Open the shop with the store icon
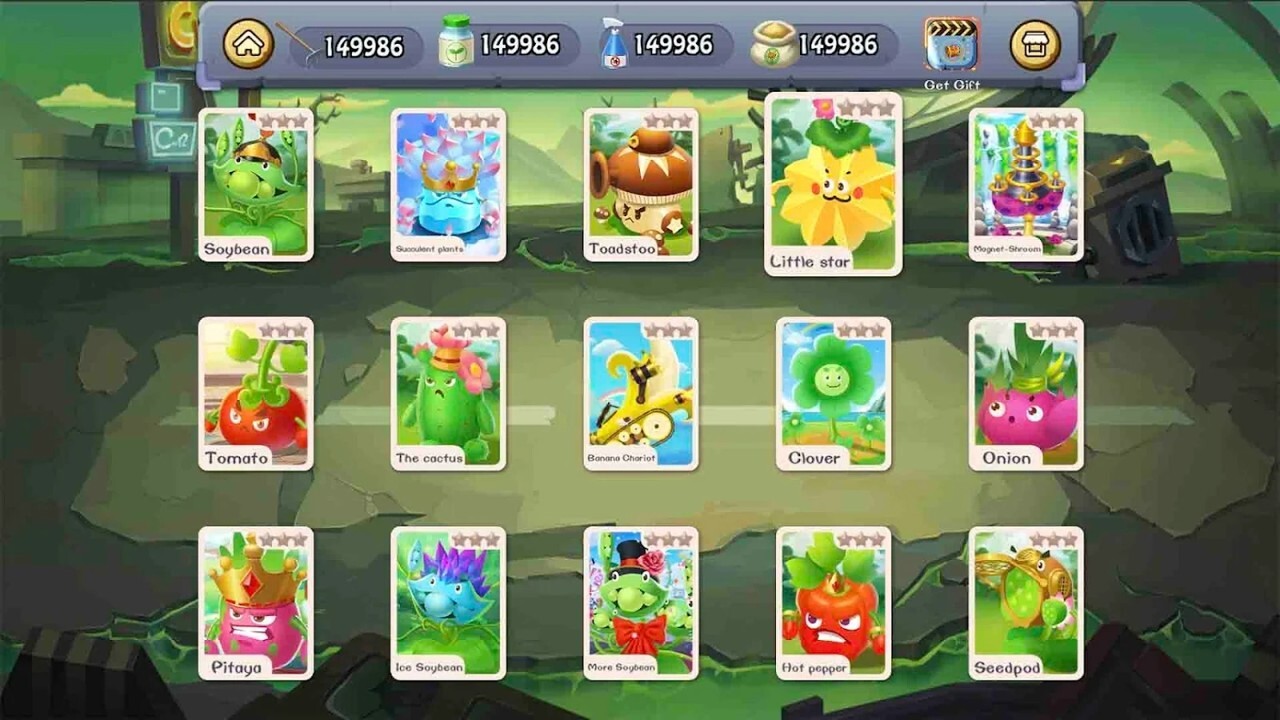The width and height of the screenshot is (1280, 720). [1035, 45]
